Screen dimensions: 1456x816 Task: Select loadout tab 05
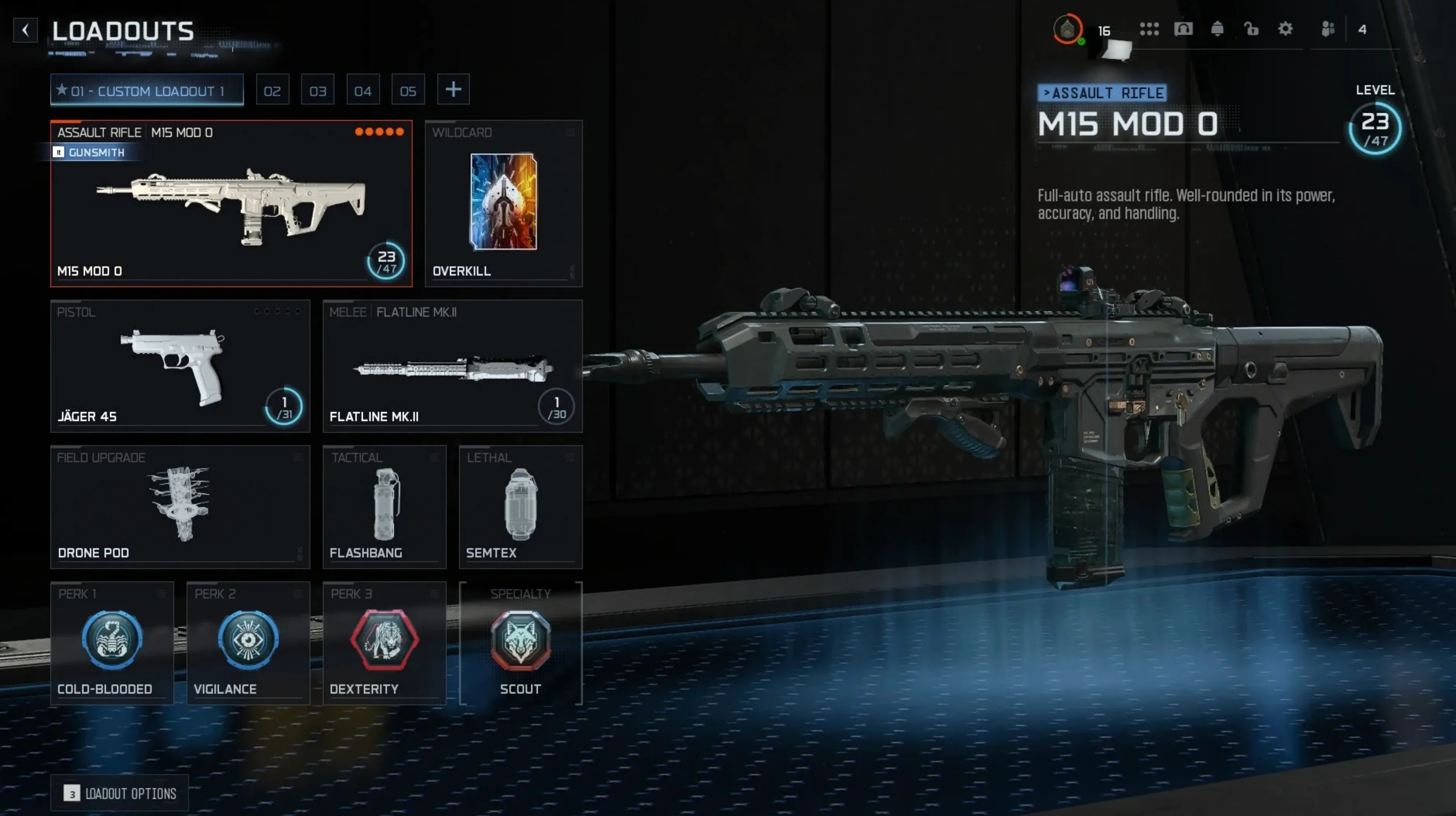[408, 89]
